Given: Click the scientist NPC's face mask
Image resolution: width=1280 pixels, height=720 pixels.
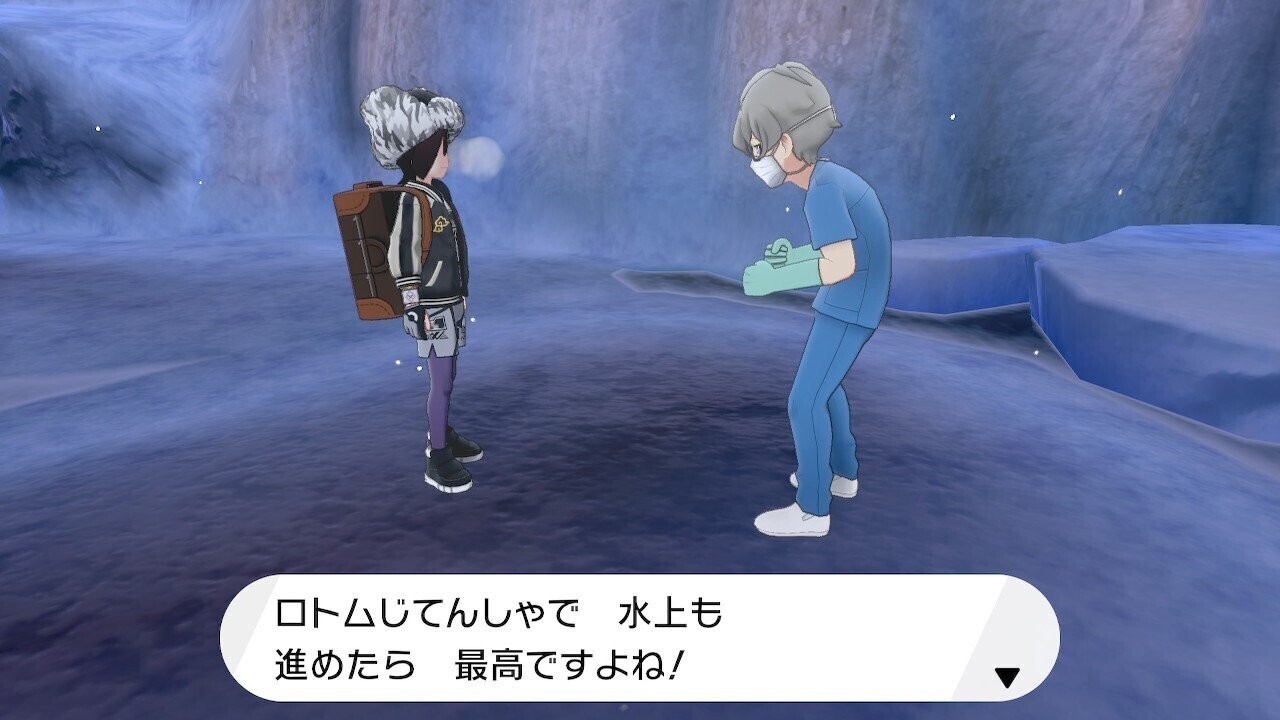Looking at the screenshot, I should pos(770,170).
